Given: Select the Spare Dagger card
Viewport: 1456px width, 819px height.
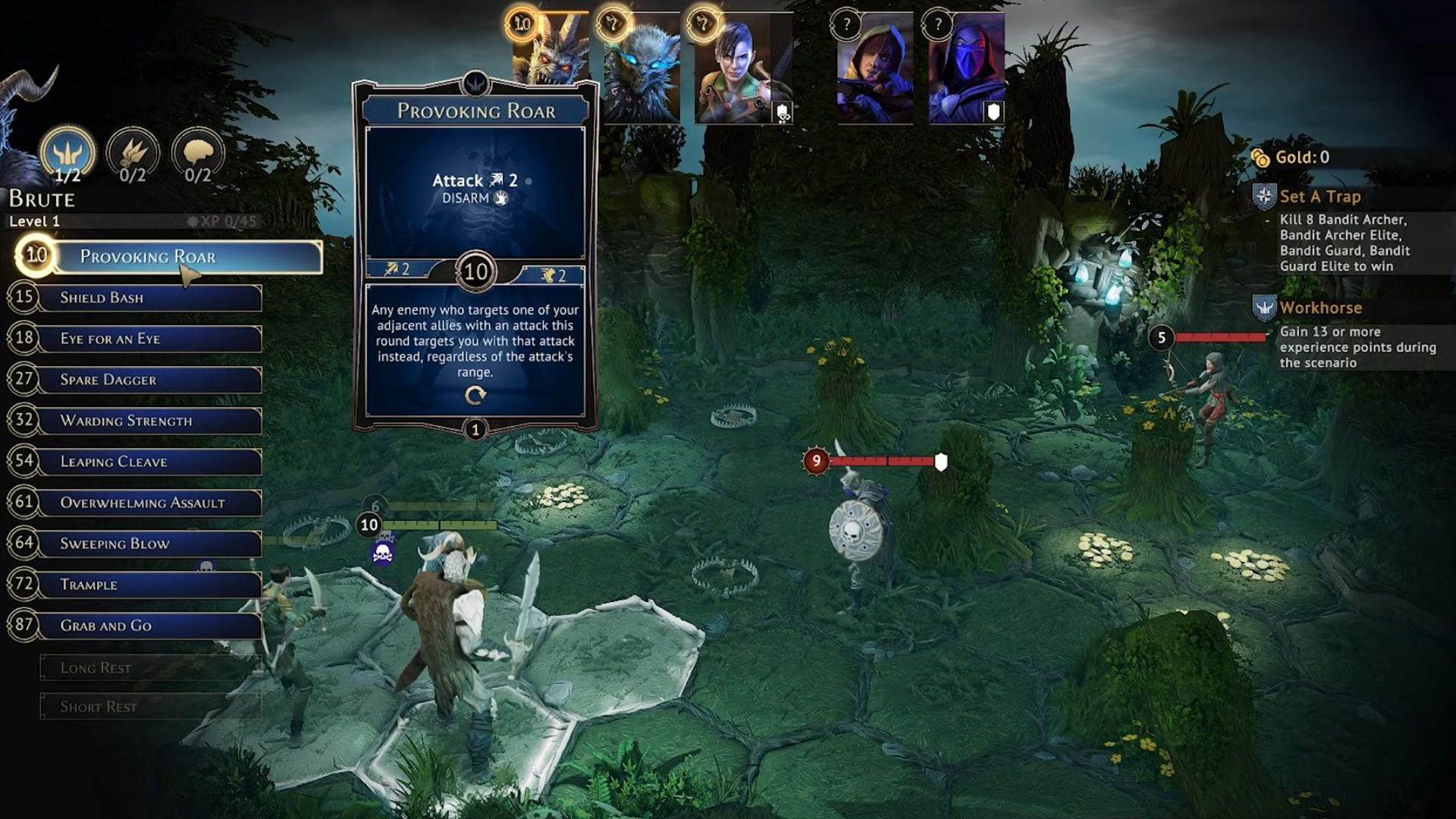Looking at the screenshot, I should [x=152, y=380].
